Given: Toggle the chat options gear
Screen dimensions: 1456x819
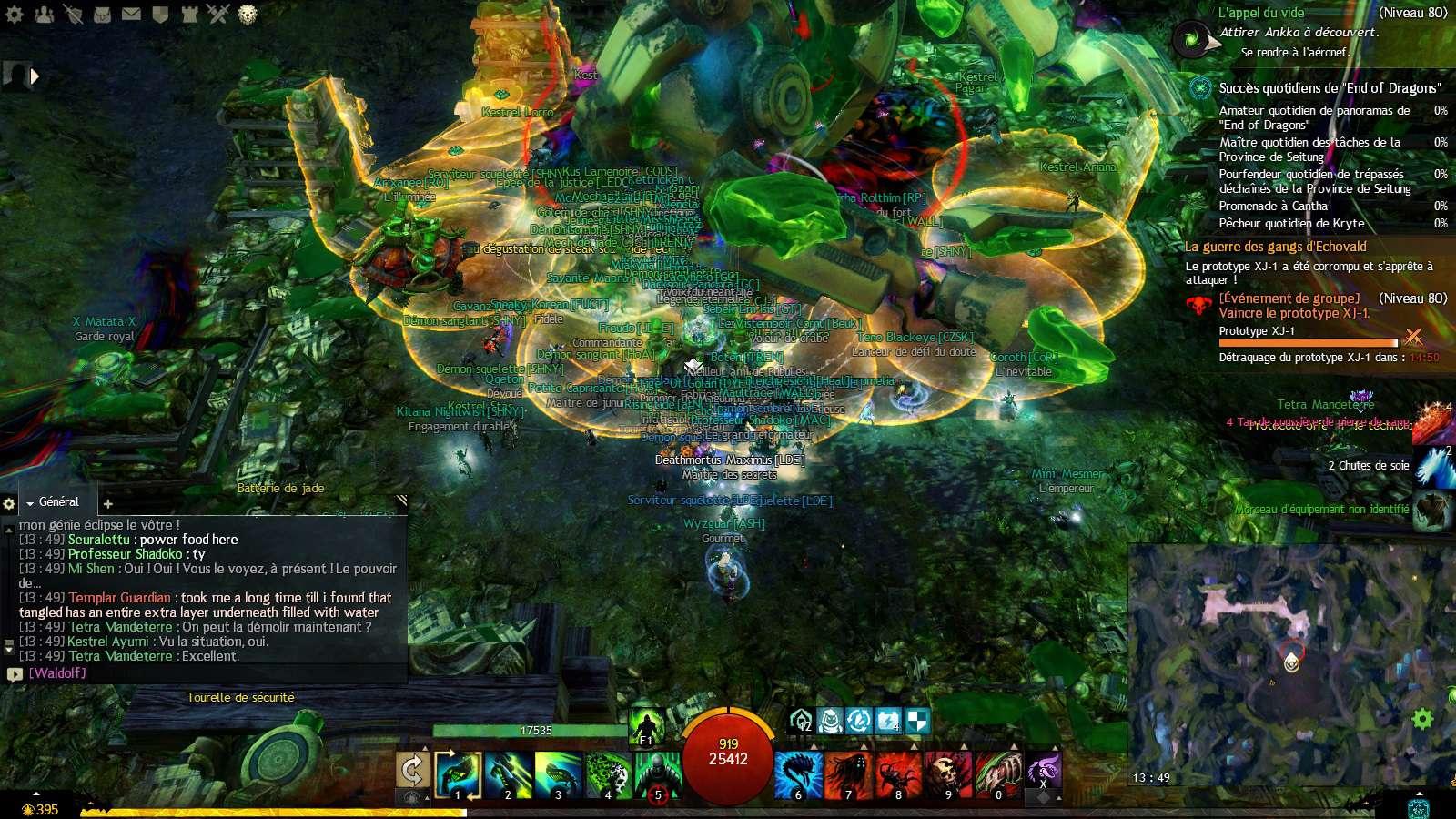Looking at the screenshot, I should point(9,503).
